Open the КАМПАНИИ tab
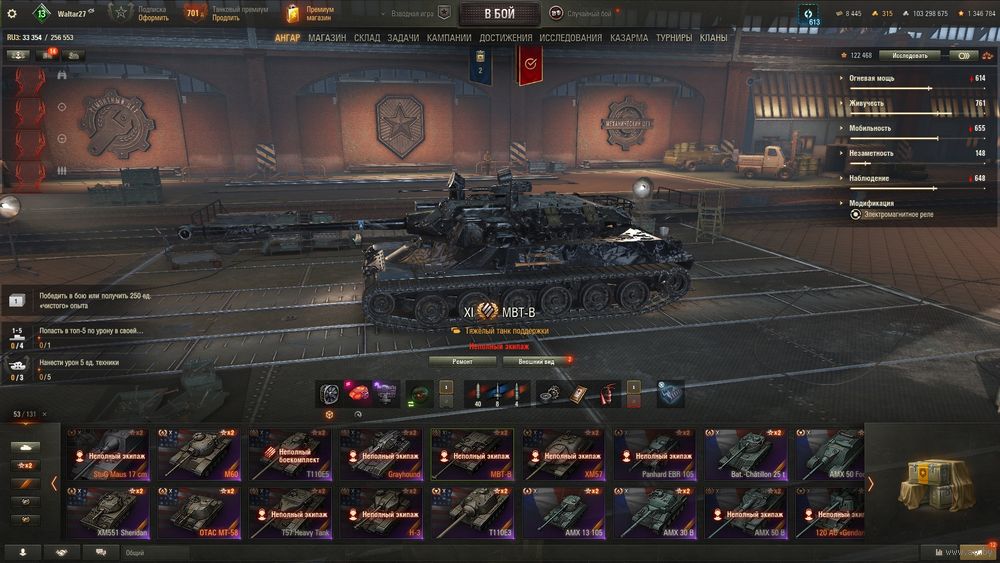This screenshot has width=1000, height=563. [449, 38]
